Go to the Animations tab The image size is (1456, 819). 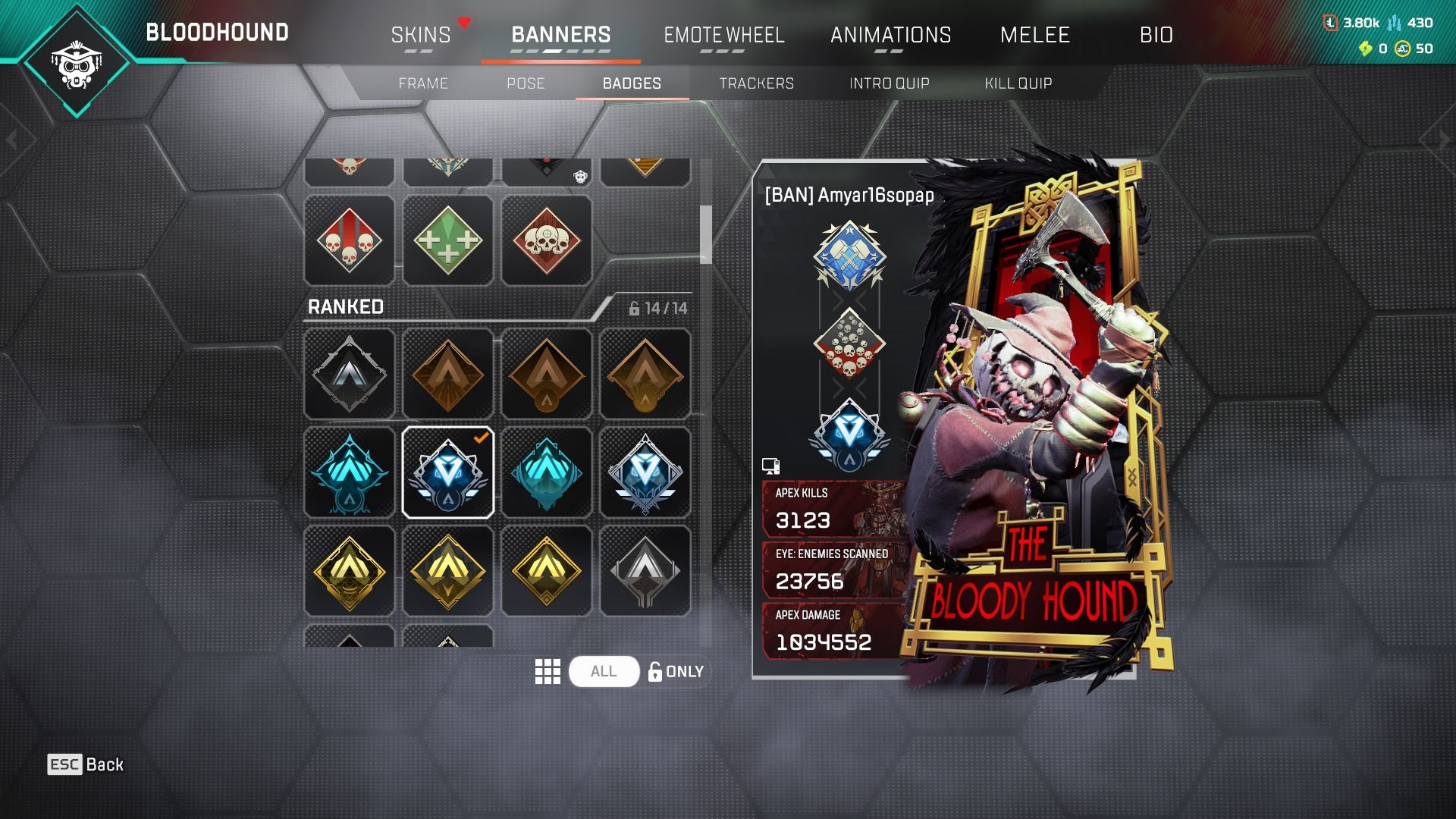coord(890,35)
